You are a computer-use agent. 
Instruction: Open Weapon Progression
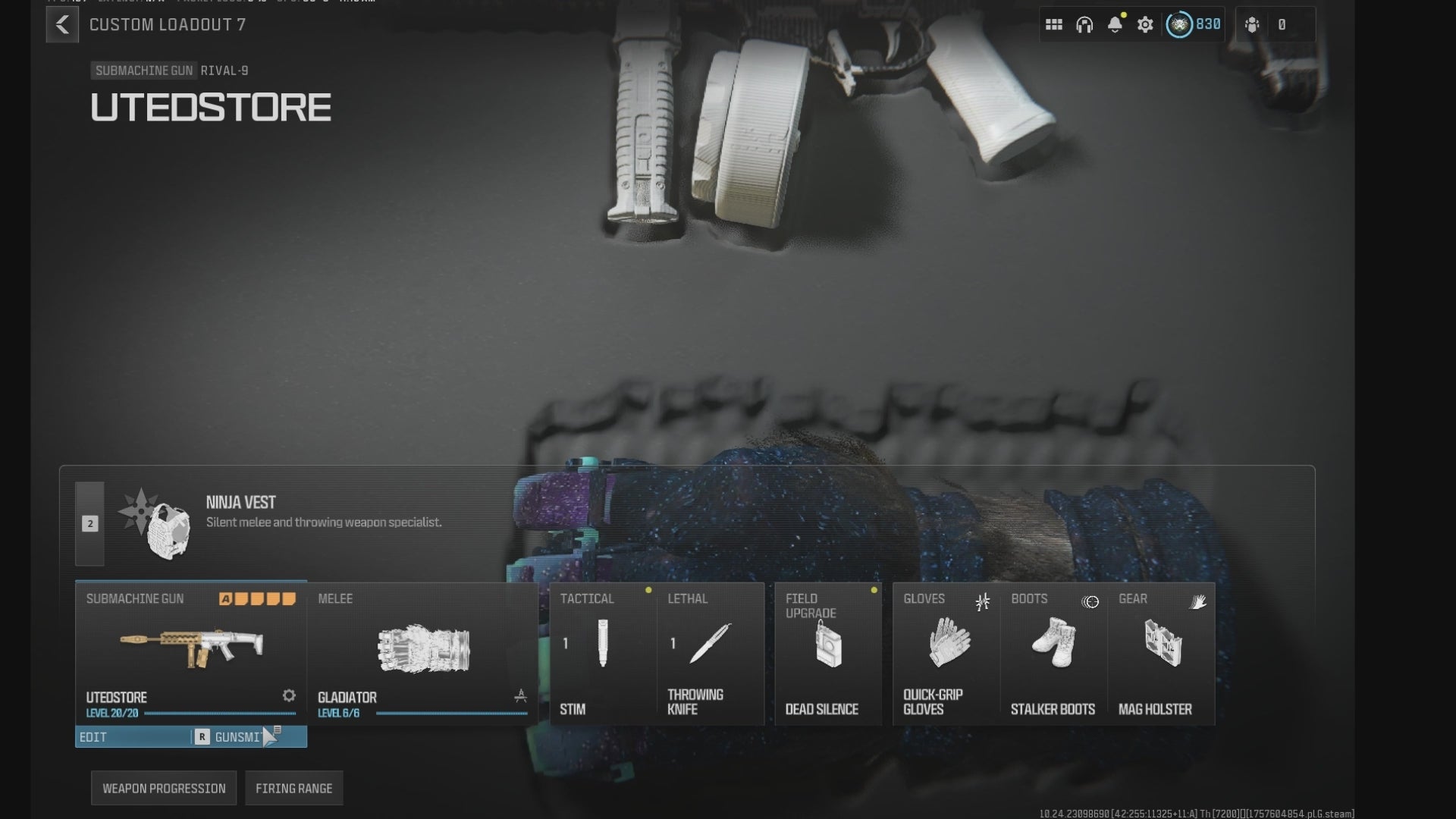(x=164, y=789)
